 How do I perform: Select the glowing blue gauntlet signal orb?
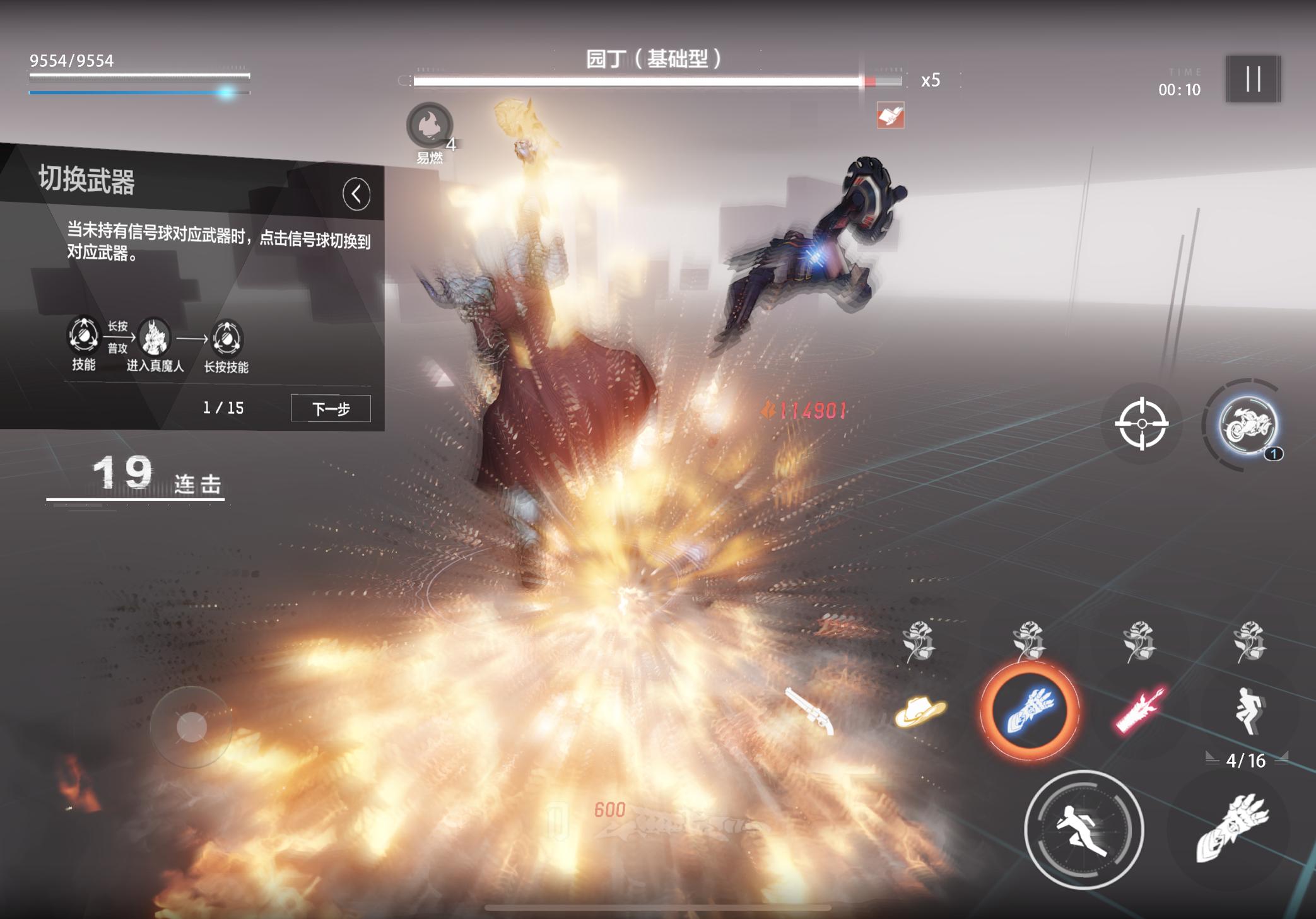click(x=1029, y=710)
